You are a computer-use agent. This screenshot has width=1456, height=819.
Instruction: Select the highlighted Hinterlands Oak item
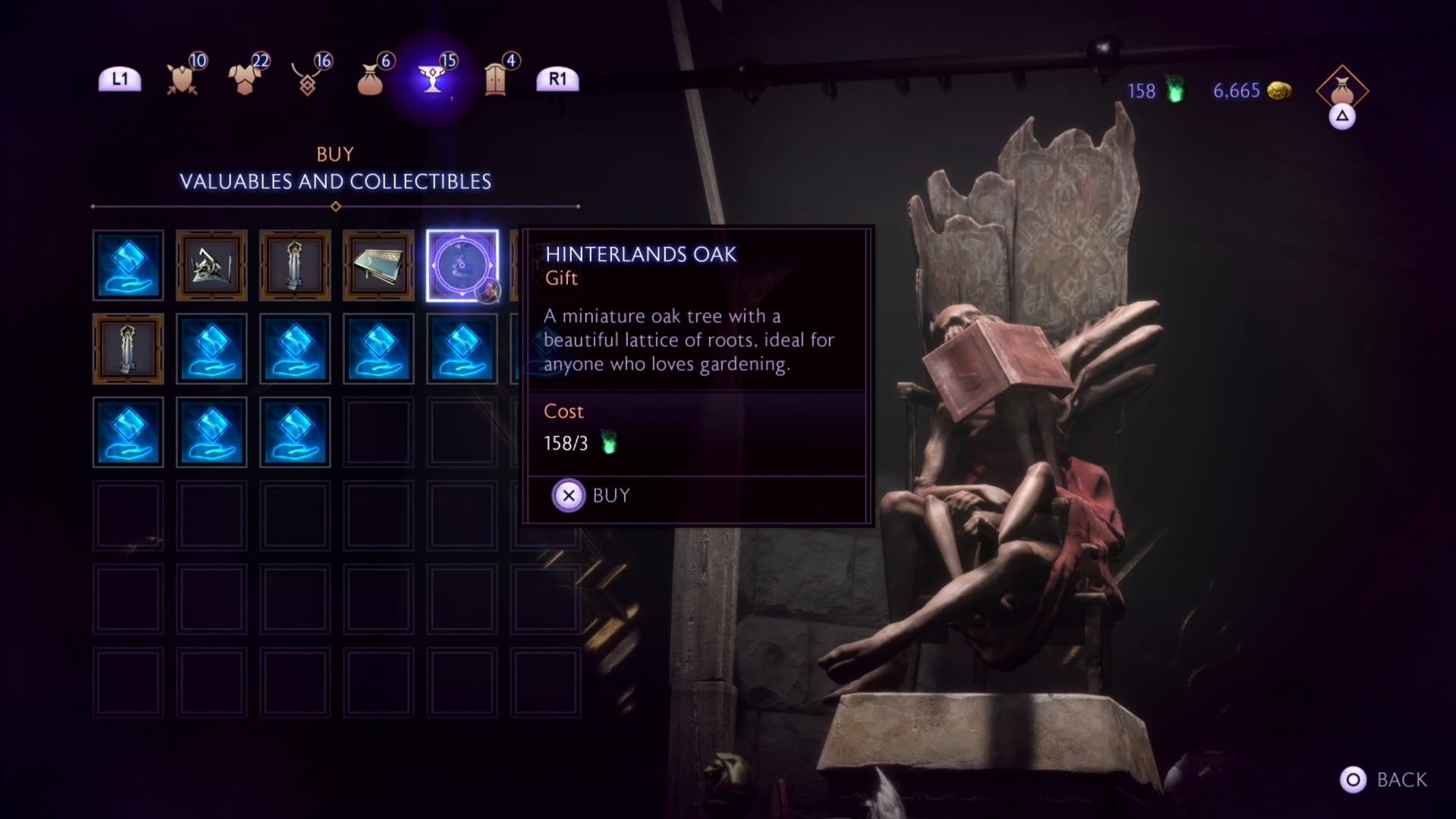point(462,265)
